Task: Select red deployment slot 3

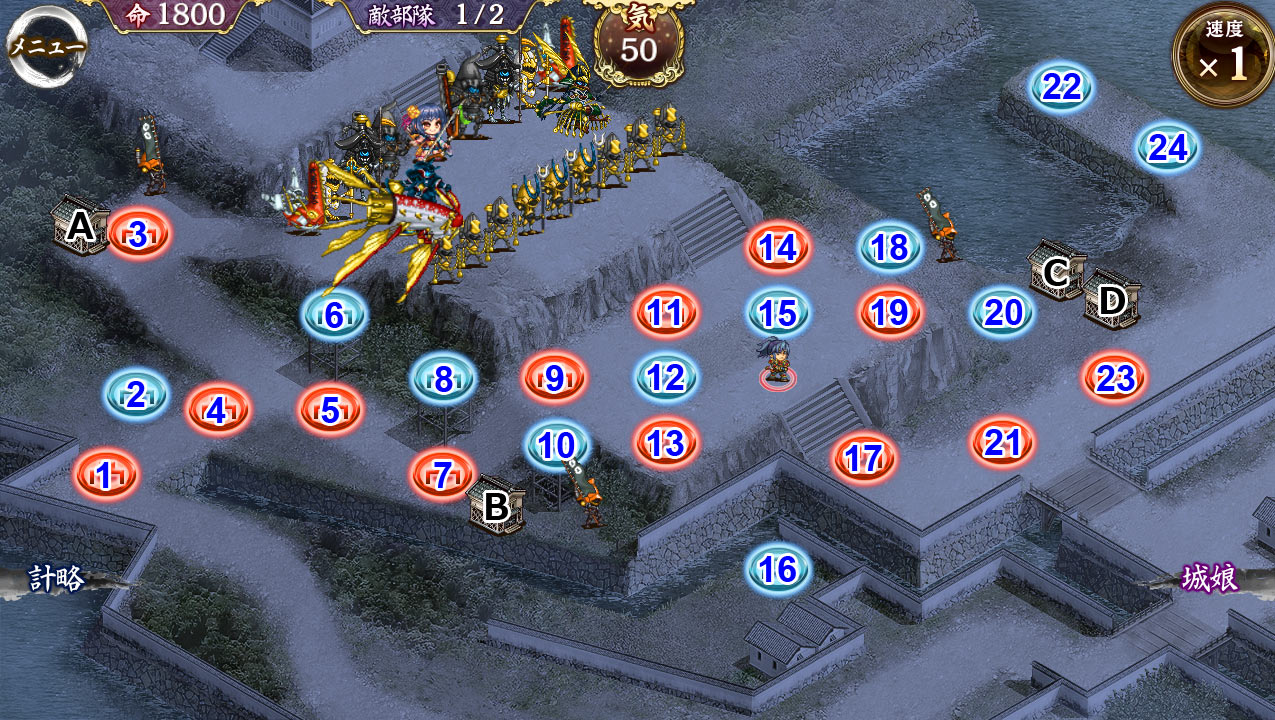Action: click(x=139, y=234)
